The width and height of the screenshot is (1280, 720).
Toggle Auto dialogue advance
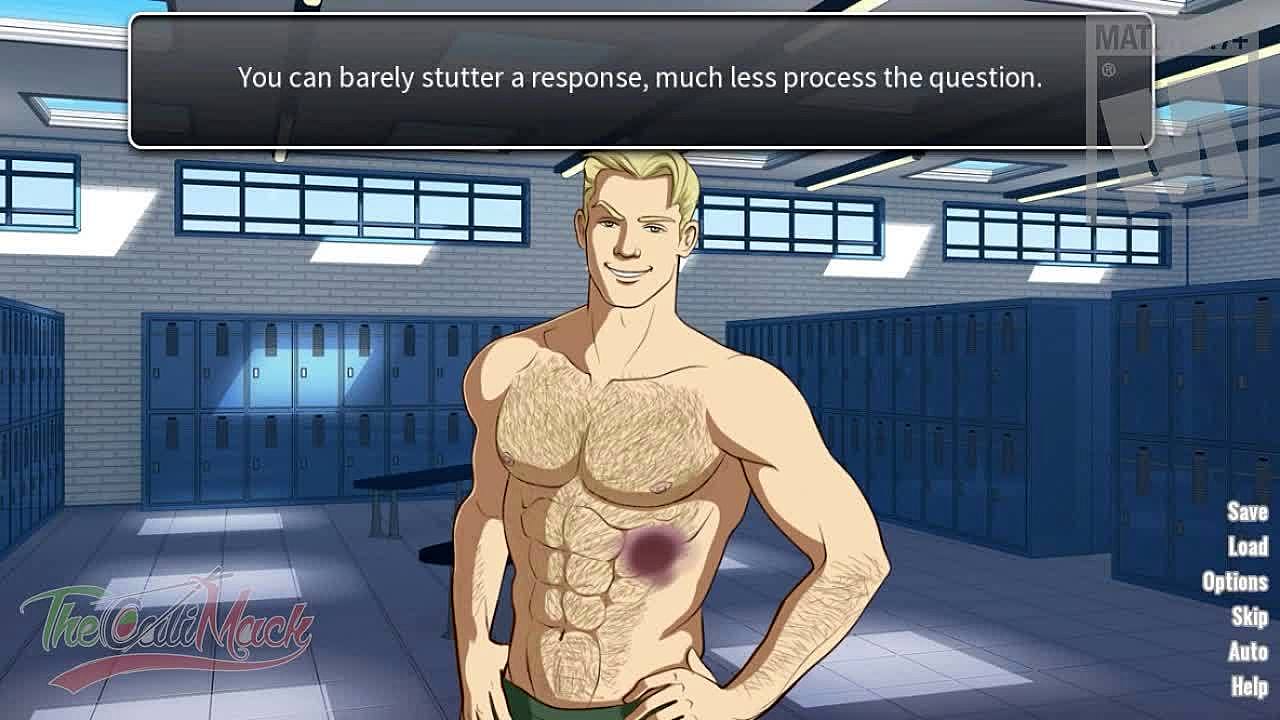click(1248, 651)
